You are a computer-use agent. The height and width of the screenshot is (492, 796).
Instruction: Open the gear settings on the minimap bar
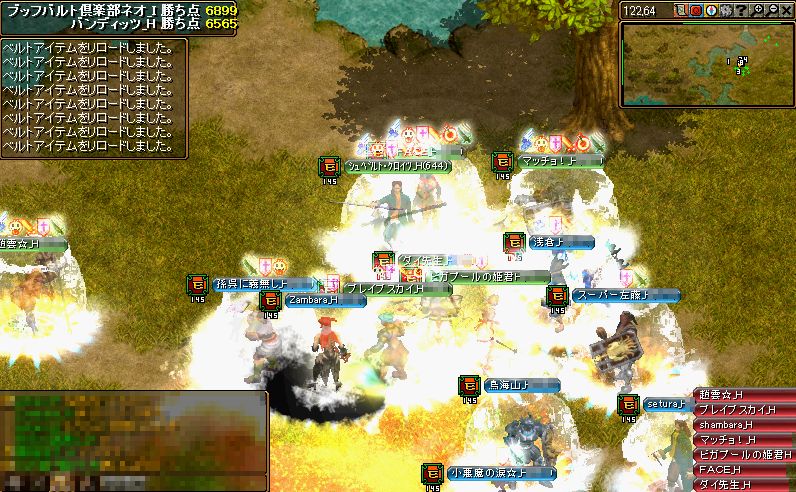[727, 10]
